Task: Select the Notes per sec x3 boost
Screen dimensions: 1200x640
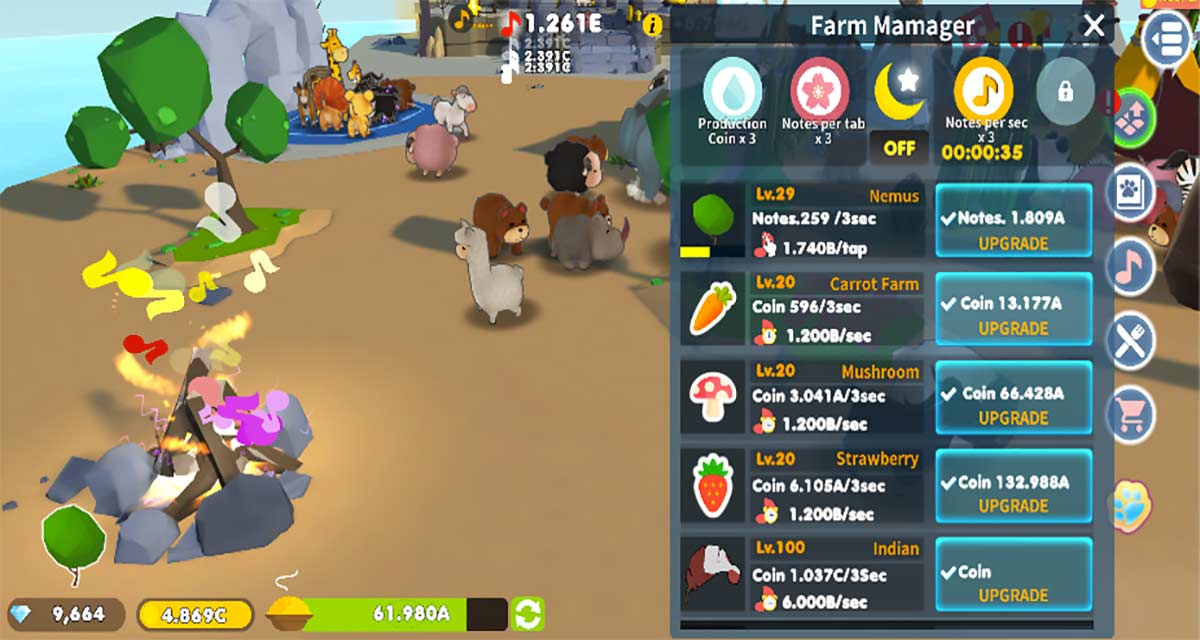Action: pyautogui.click(x=982, y=91)
